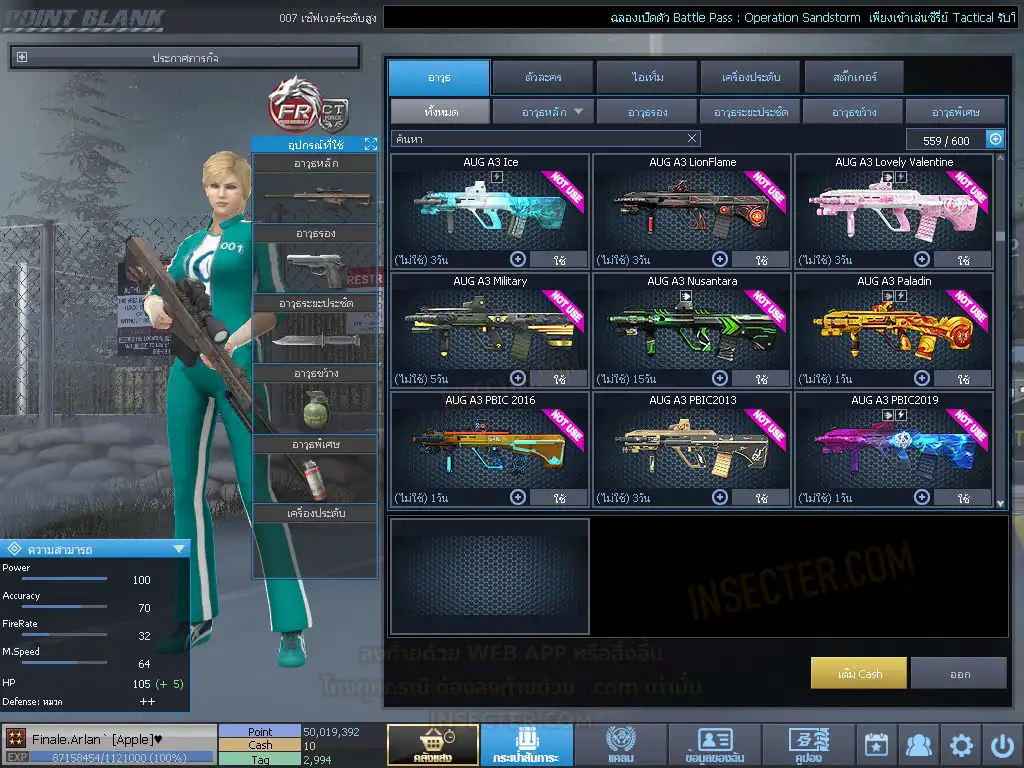
Task: Open the ไอเท็ม items tab
Action: click(x=648, y=77)
